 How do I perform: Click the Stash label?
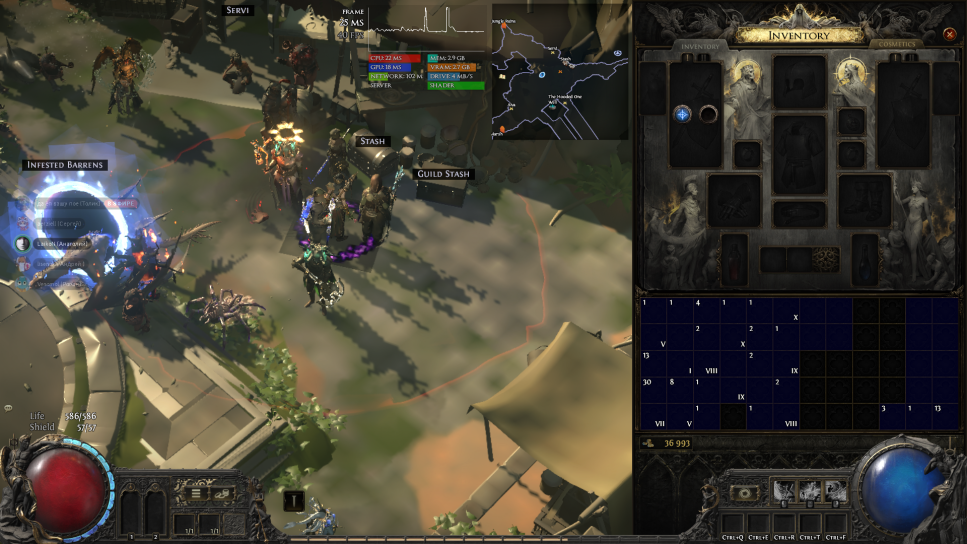click(x=371, y=142)
